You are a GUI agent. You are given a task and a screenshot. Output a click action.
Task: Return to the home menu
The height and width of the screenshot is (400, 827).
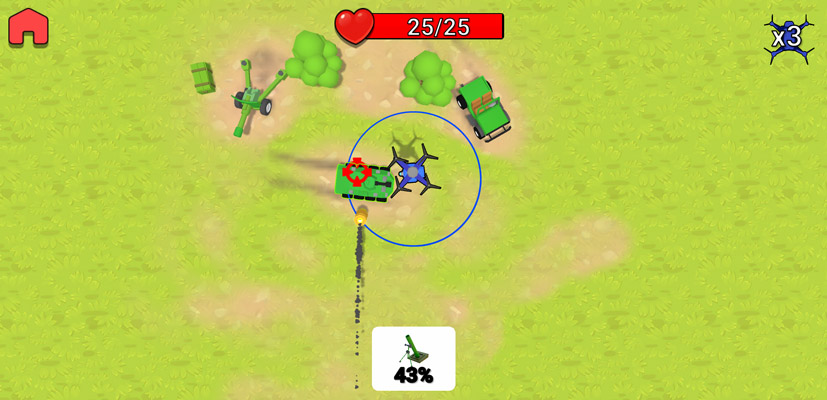coord(28,27)
